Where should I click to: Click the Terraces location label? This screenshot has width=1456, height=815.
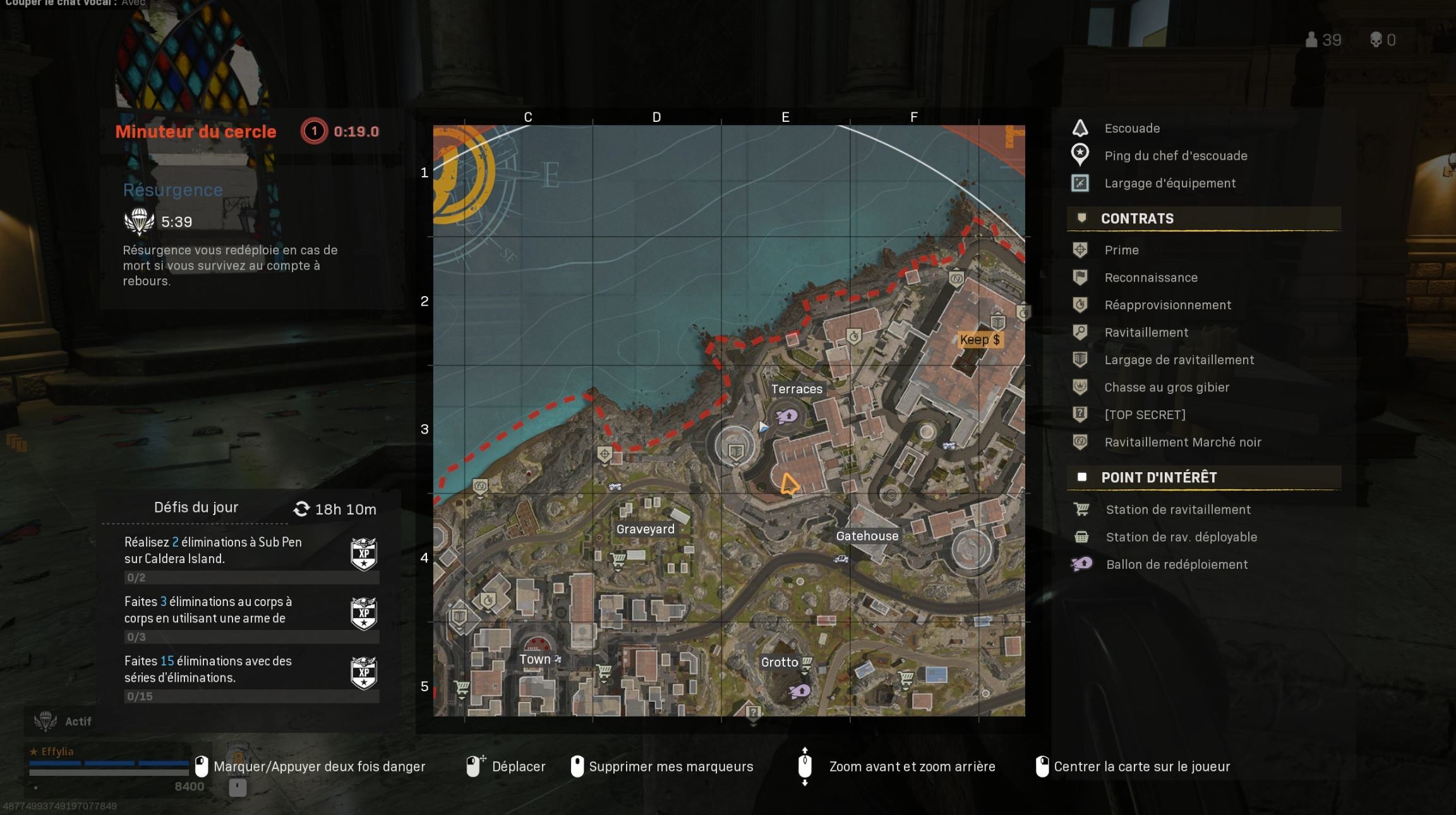(x=797, y=390)
